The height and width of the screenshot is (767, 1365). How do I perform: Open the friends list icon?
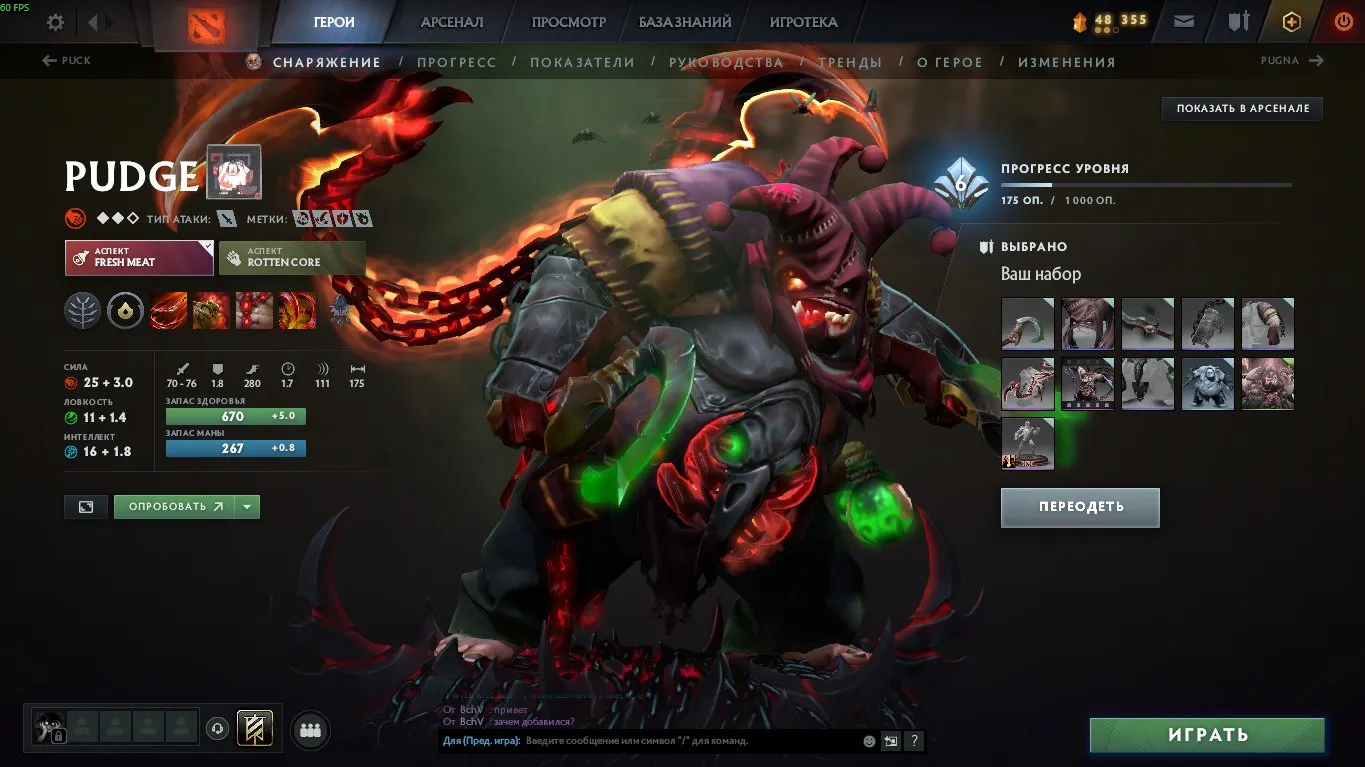(310, 728)
